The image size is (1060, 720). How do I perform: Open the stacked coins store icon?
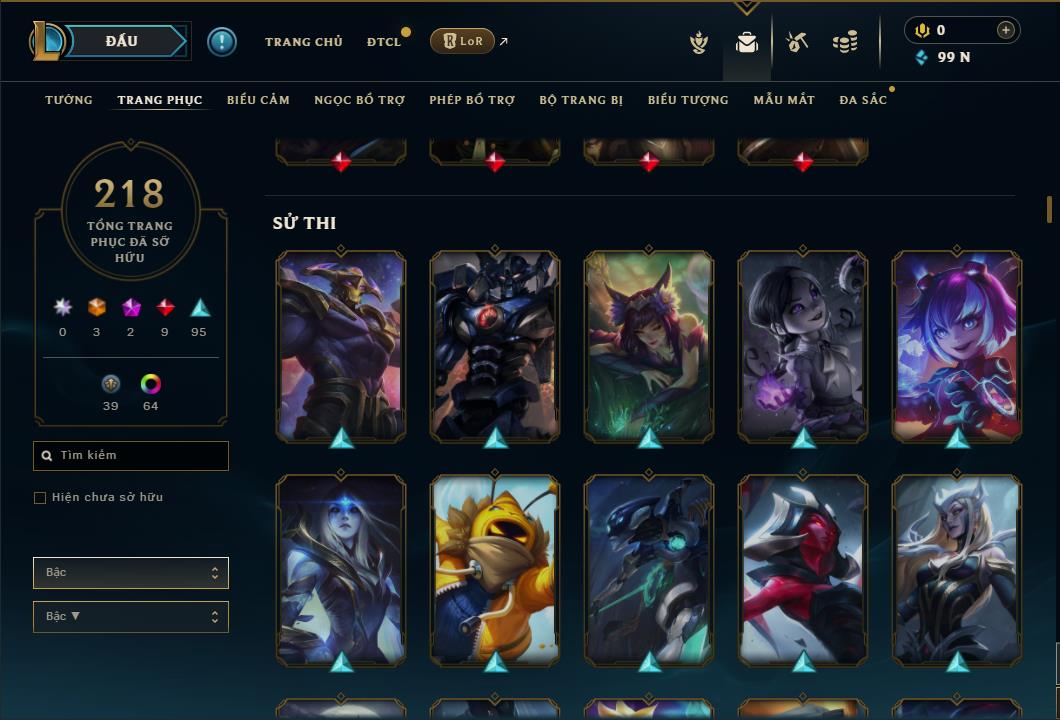845,42
